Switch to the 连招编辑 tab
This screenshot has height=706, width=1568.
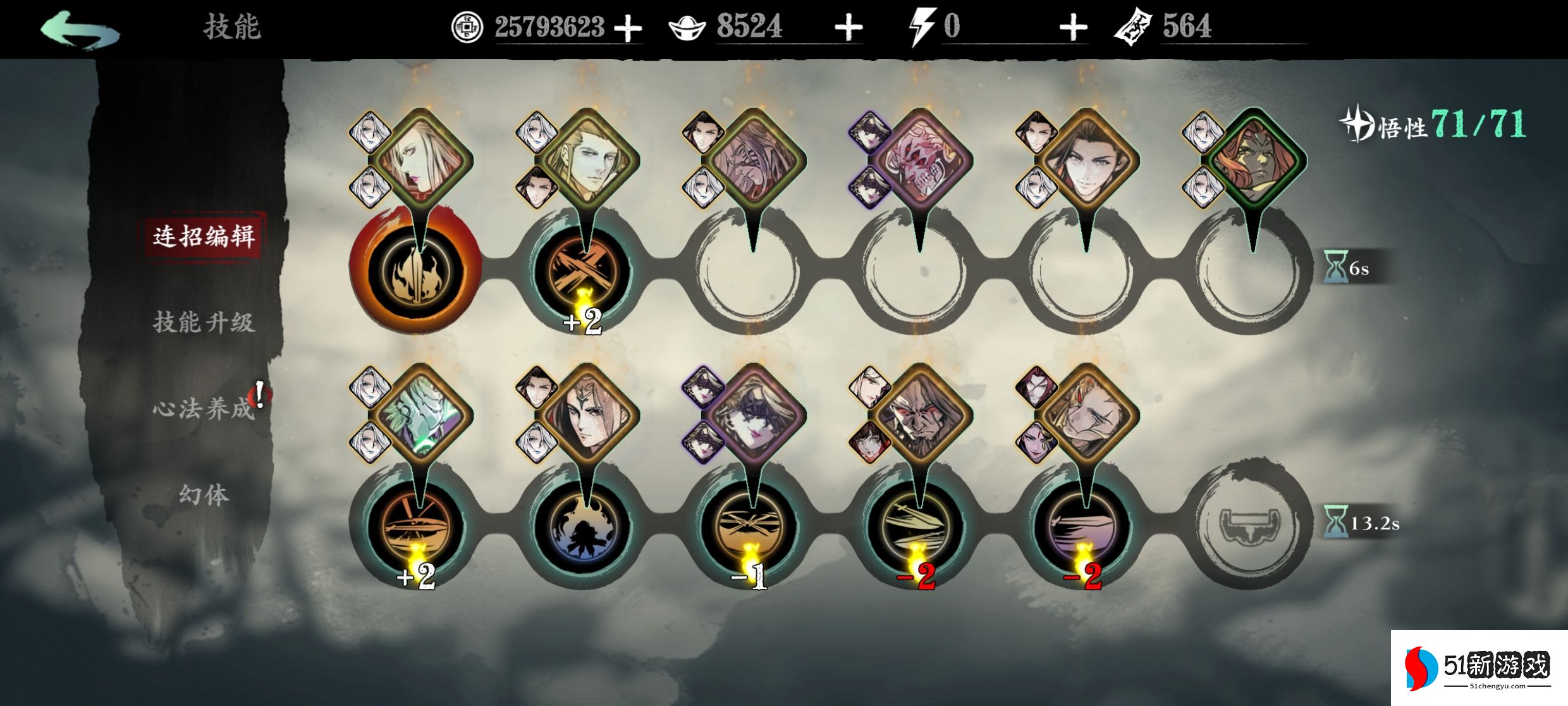[204, 237]
